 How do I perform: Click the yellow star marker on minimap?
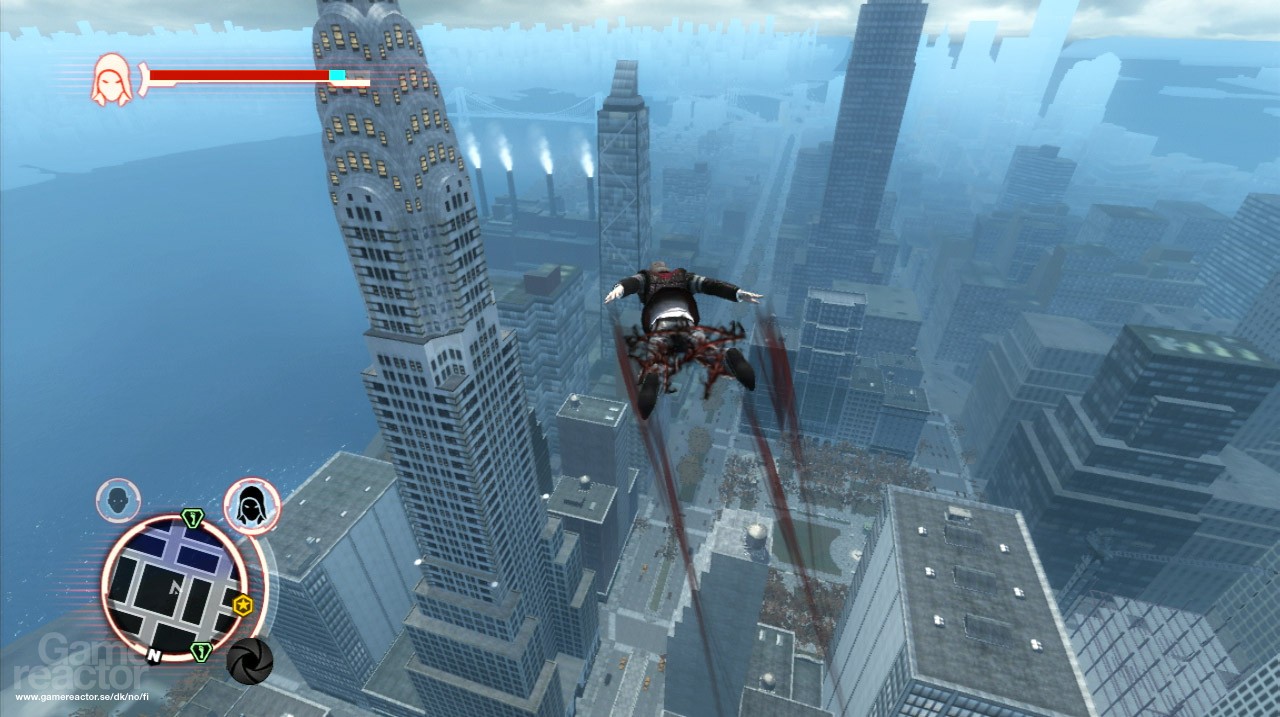242,605
